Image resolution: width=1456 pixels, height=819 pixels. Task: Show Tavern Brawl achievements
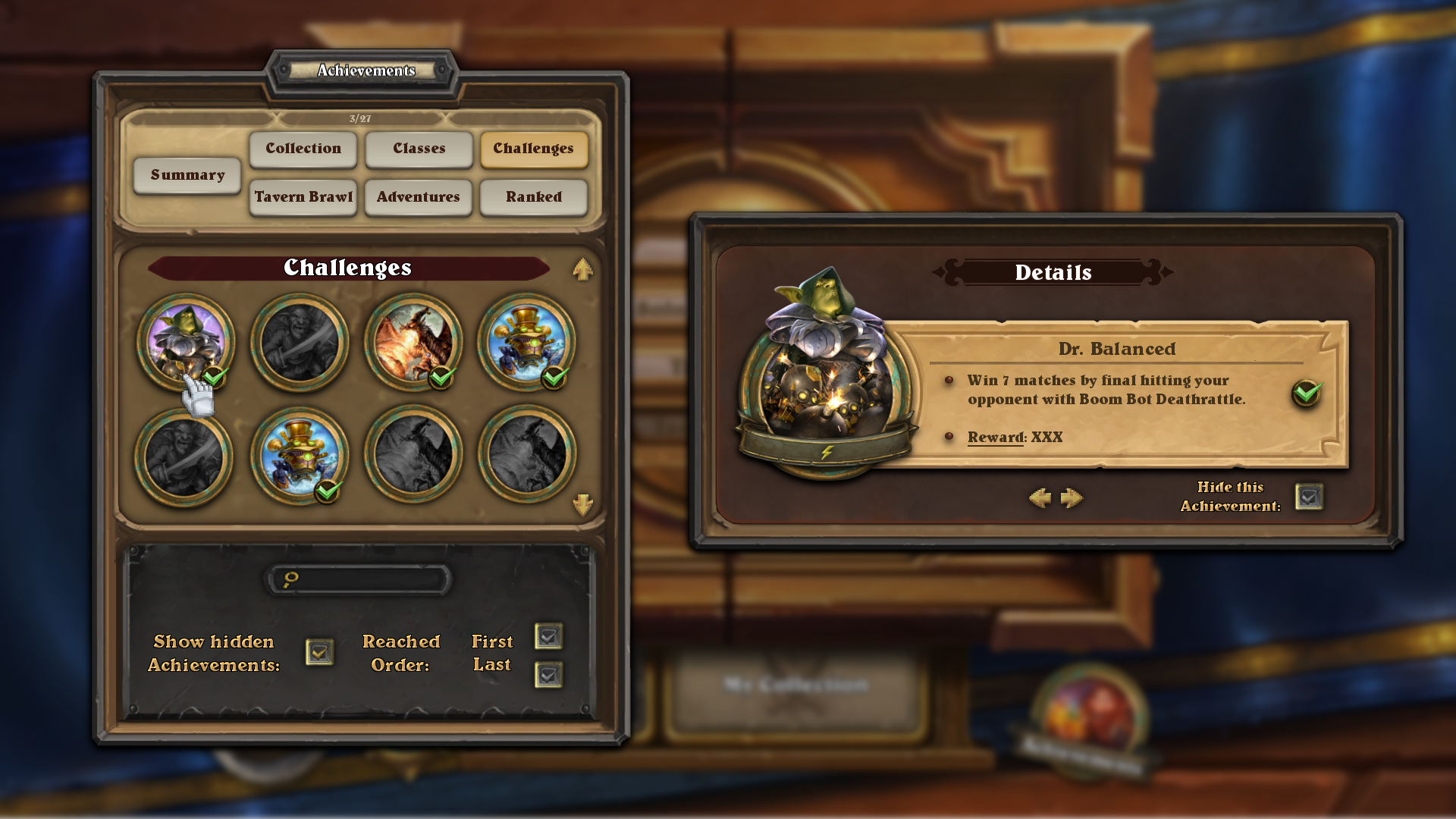pos(303,197)
